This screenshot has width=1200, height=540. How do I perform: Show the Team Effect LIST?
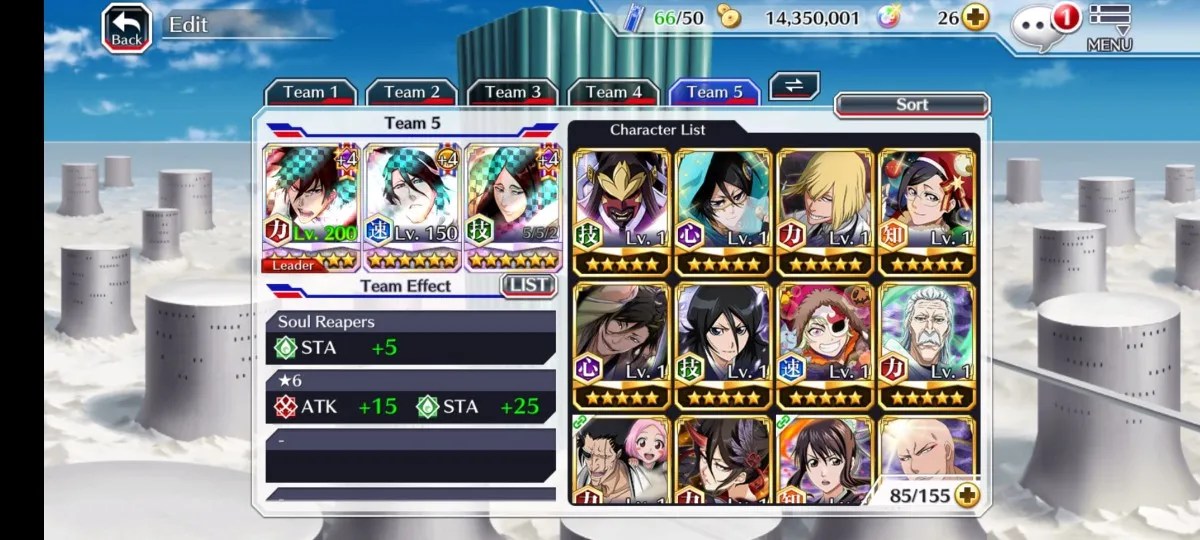coord(528,285)
